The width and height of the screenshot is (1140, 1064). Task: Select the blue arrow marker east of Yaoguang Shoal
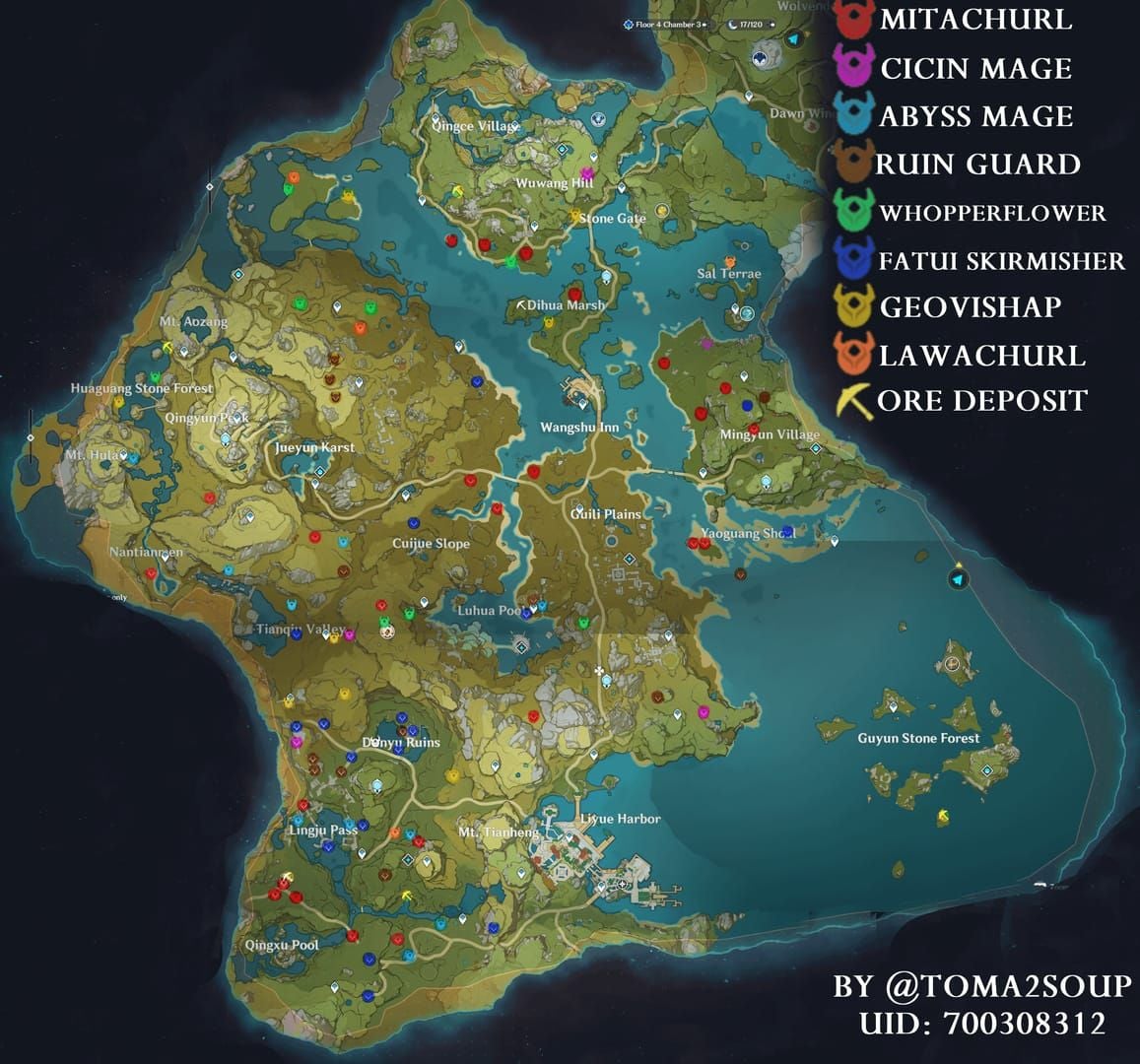(958, 580)
